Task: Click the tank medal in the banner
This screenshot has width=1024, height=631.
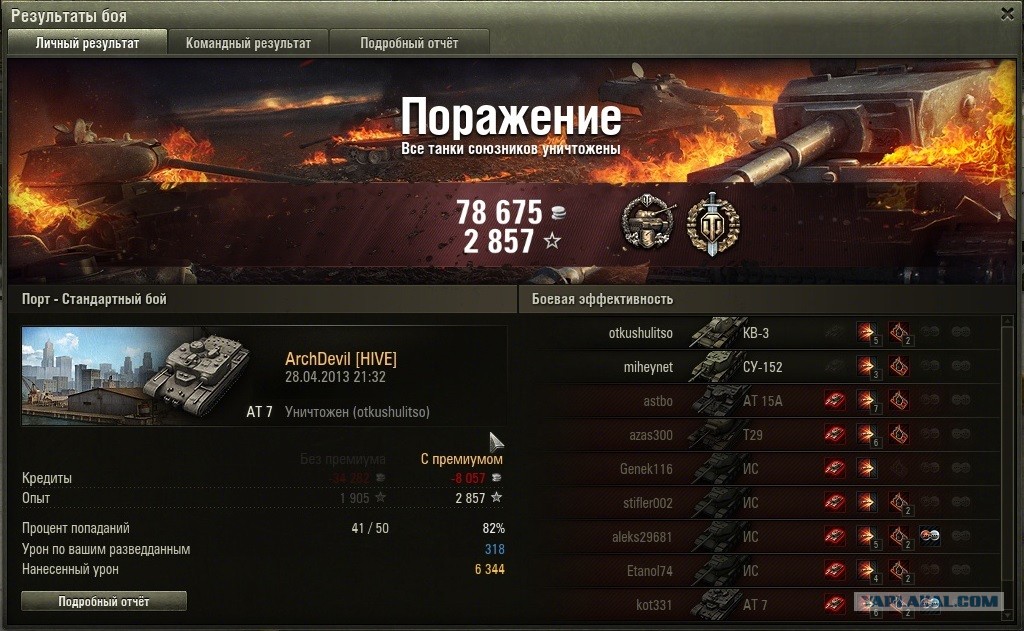Action: point(647,221)
